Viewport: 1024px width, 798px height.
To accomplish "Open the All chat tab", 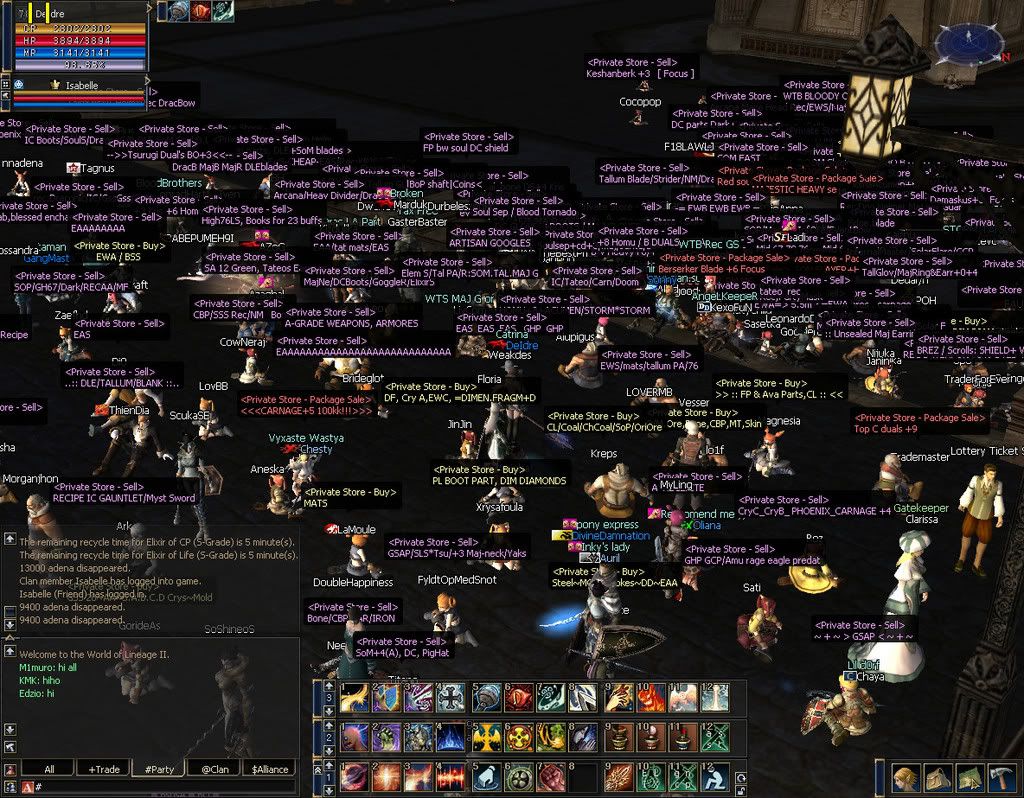I will tap(49, 768).
